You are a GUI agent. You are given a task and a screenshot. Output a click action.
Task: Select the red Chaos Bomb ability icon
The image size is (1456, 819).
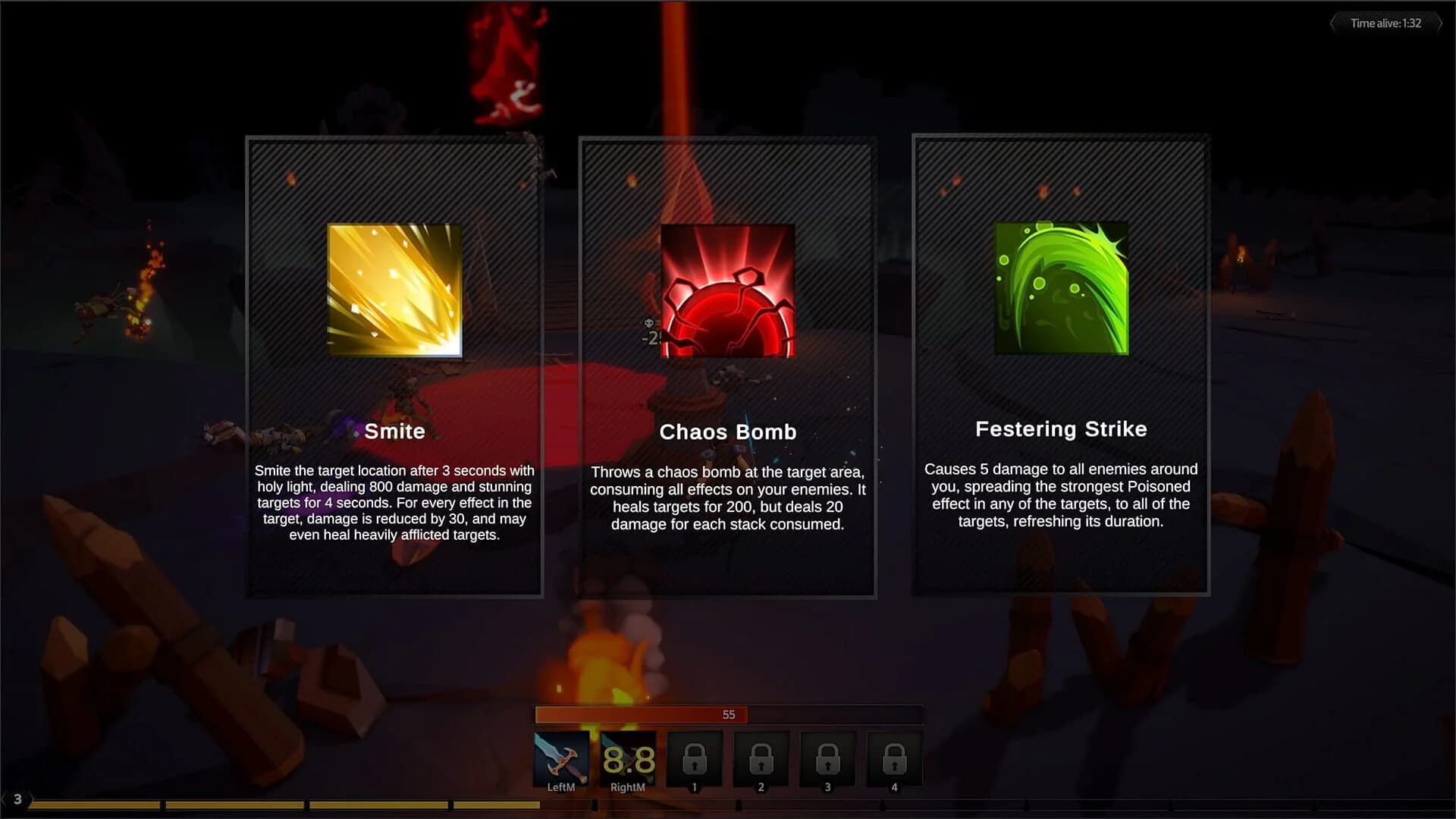point(726,290)
